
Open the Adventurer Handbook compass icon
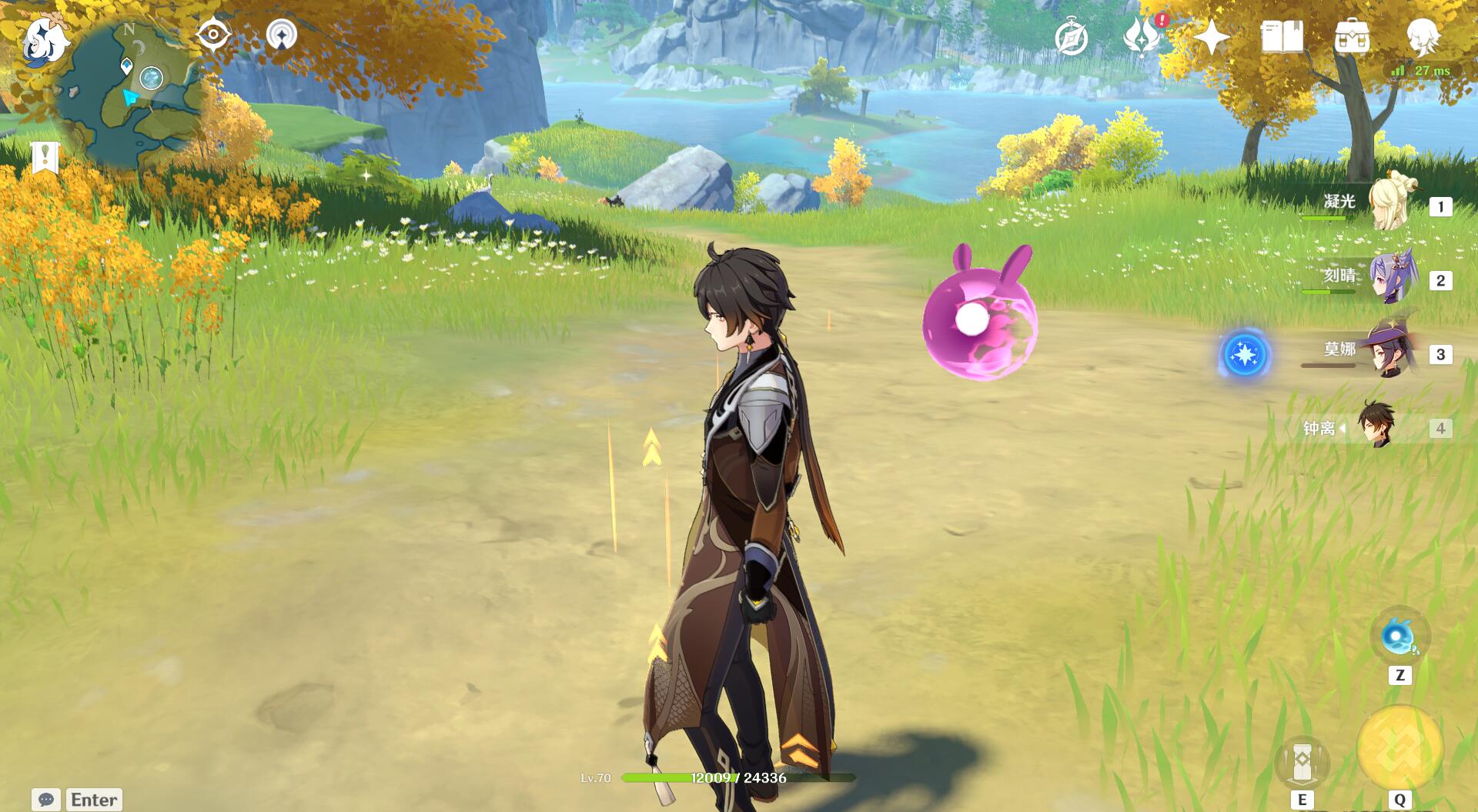click(1071, 38)
